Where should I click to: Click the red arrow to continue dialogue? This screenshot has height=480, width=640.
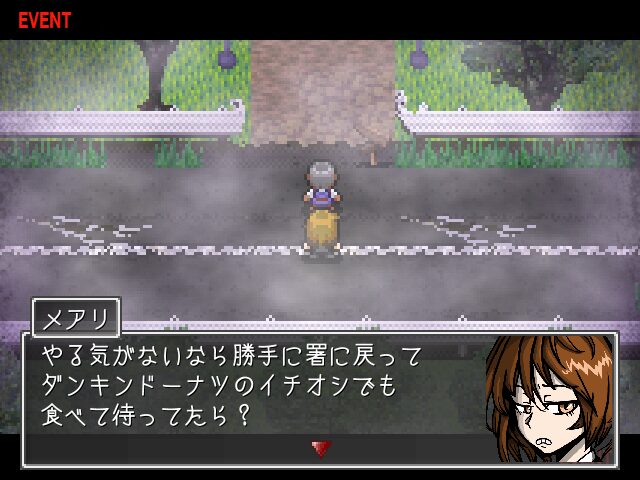pyautogui.click(x=320, y=449)
